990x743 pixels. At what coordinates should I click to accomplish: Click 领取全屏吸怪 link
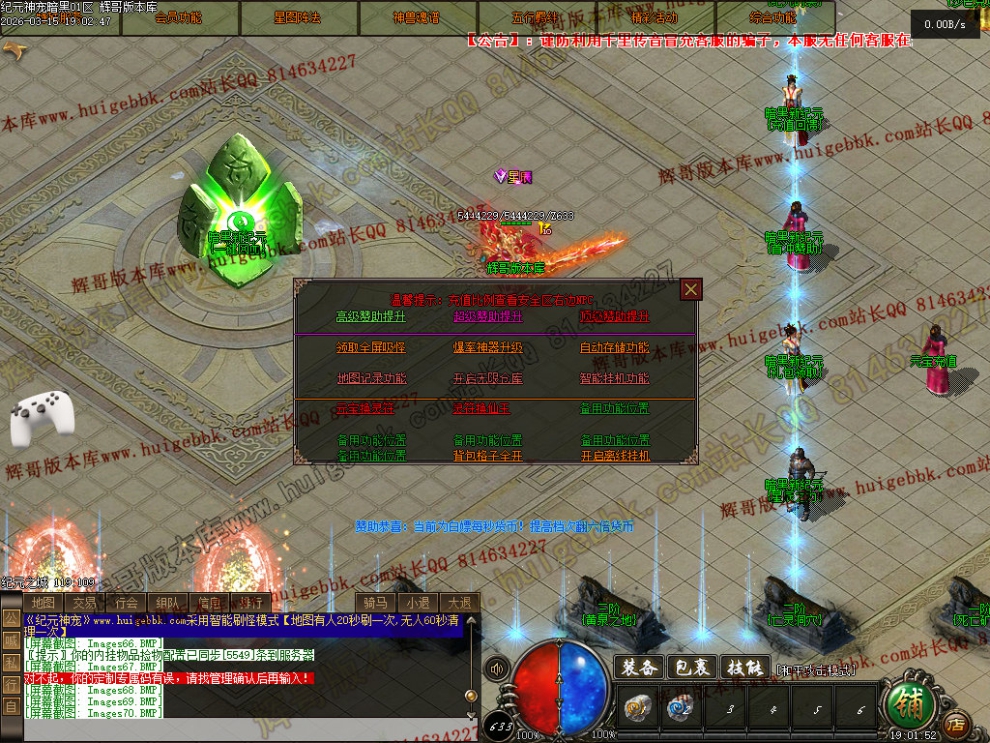tap(371, 348)
